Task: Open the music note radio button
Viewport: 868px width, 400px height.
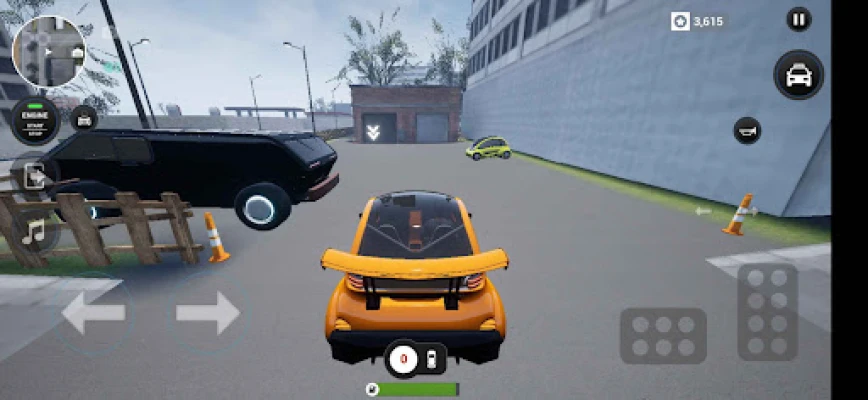Action: [35, 233]
